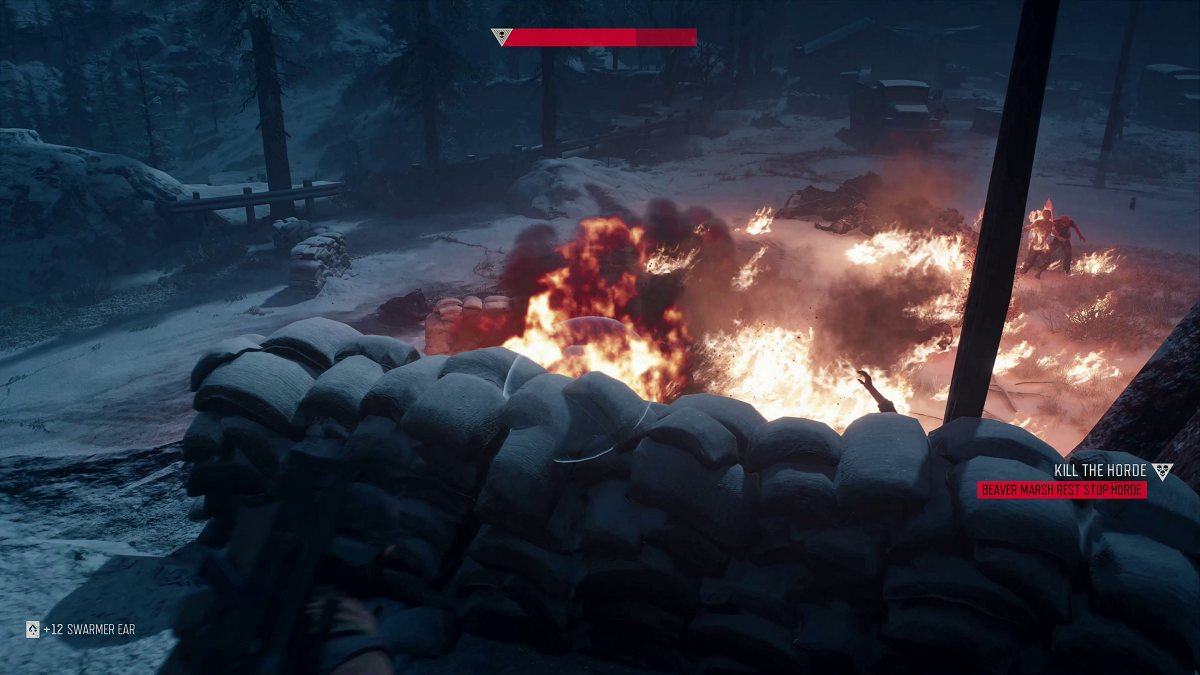1200x675 pixels.
Task: Select the Swarmer Ear pickup notification icon
Action: [32, 629]
